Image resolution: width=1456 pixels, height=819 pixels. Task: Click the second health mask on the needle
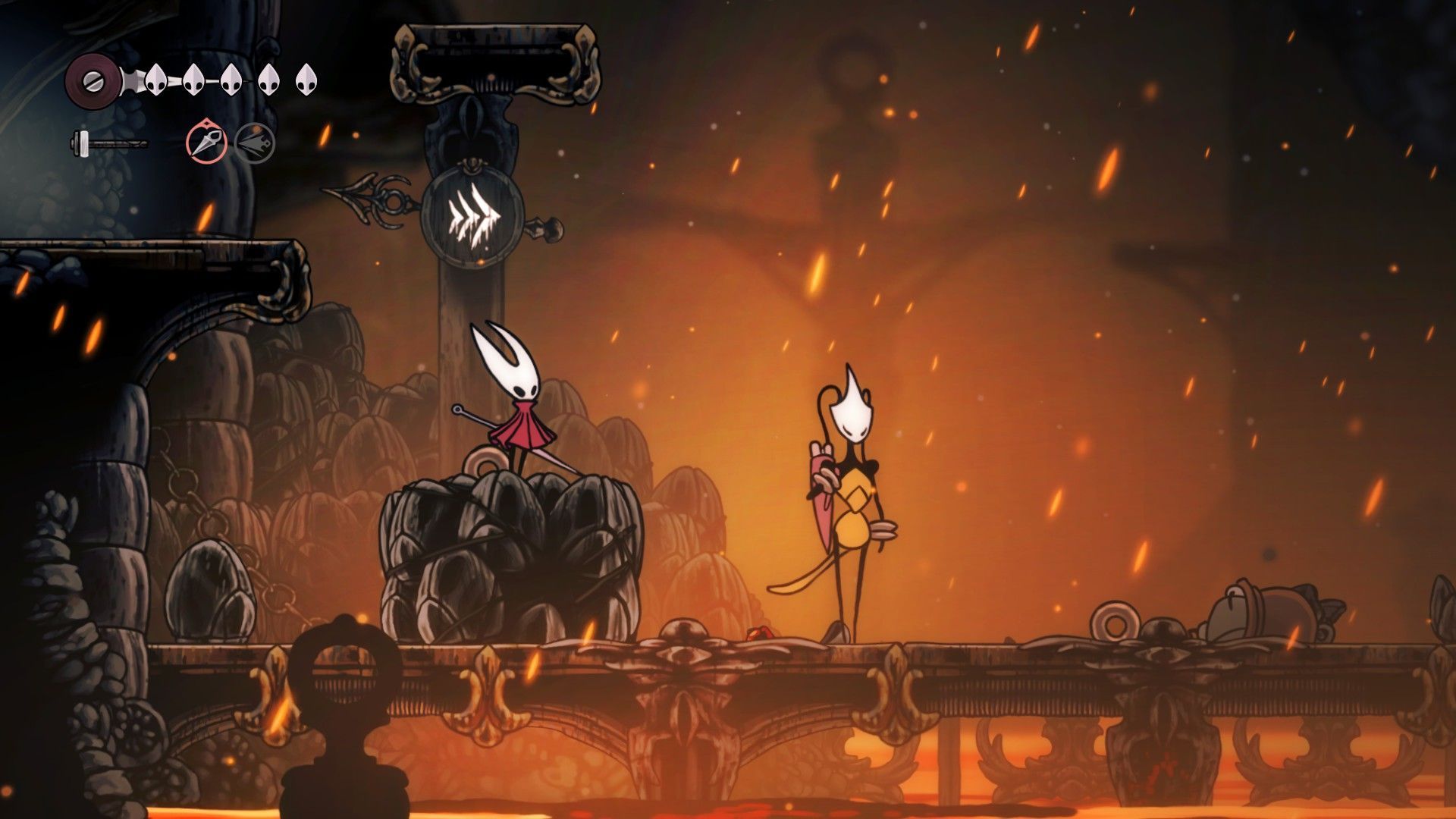(193, 77)
